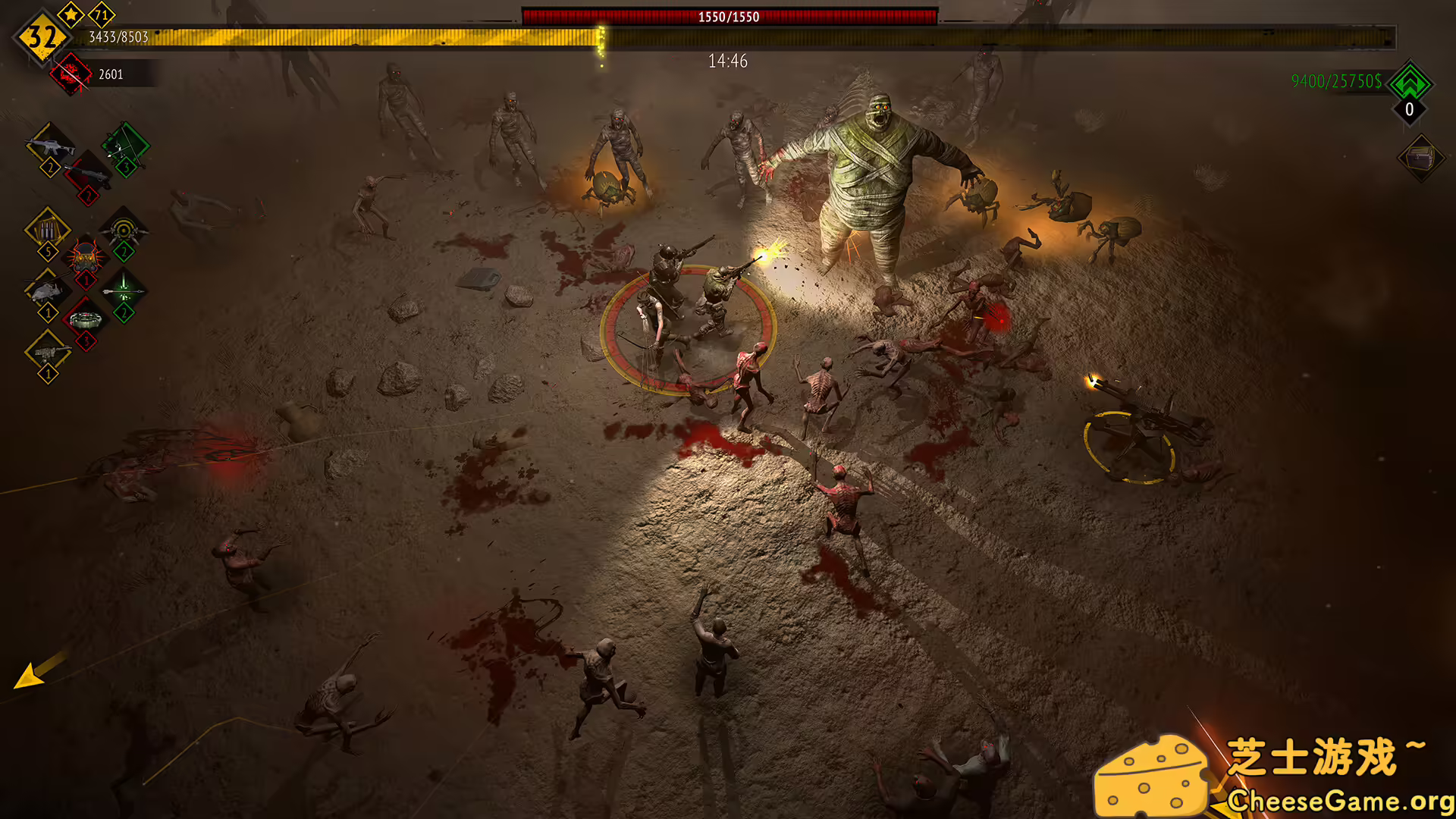Click the blood splatter kill counter icon
Screen dimensions: 1456x819
pos(70,74)
